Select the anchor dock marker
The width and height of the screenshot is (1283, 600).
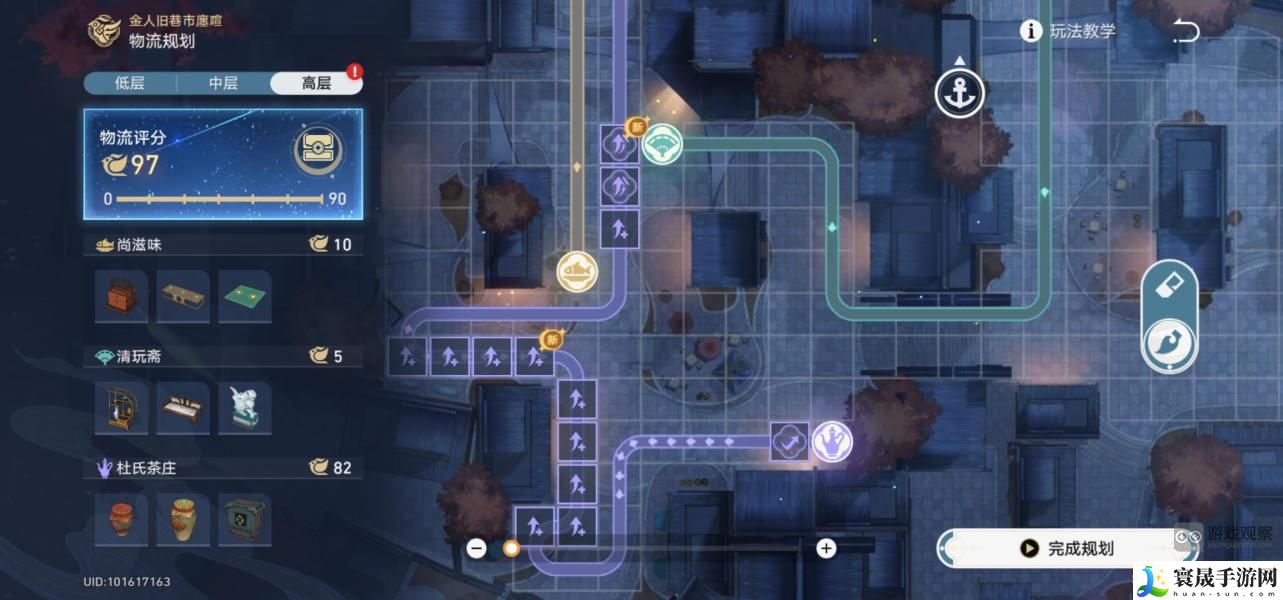point(959,94)
